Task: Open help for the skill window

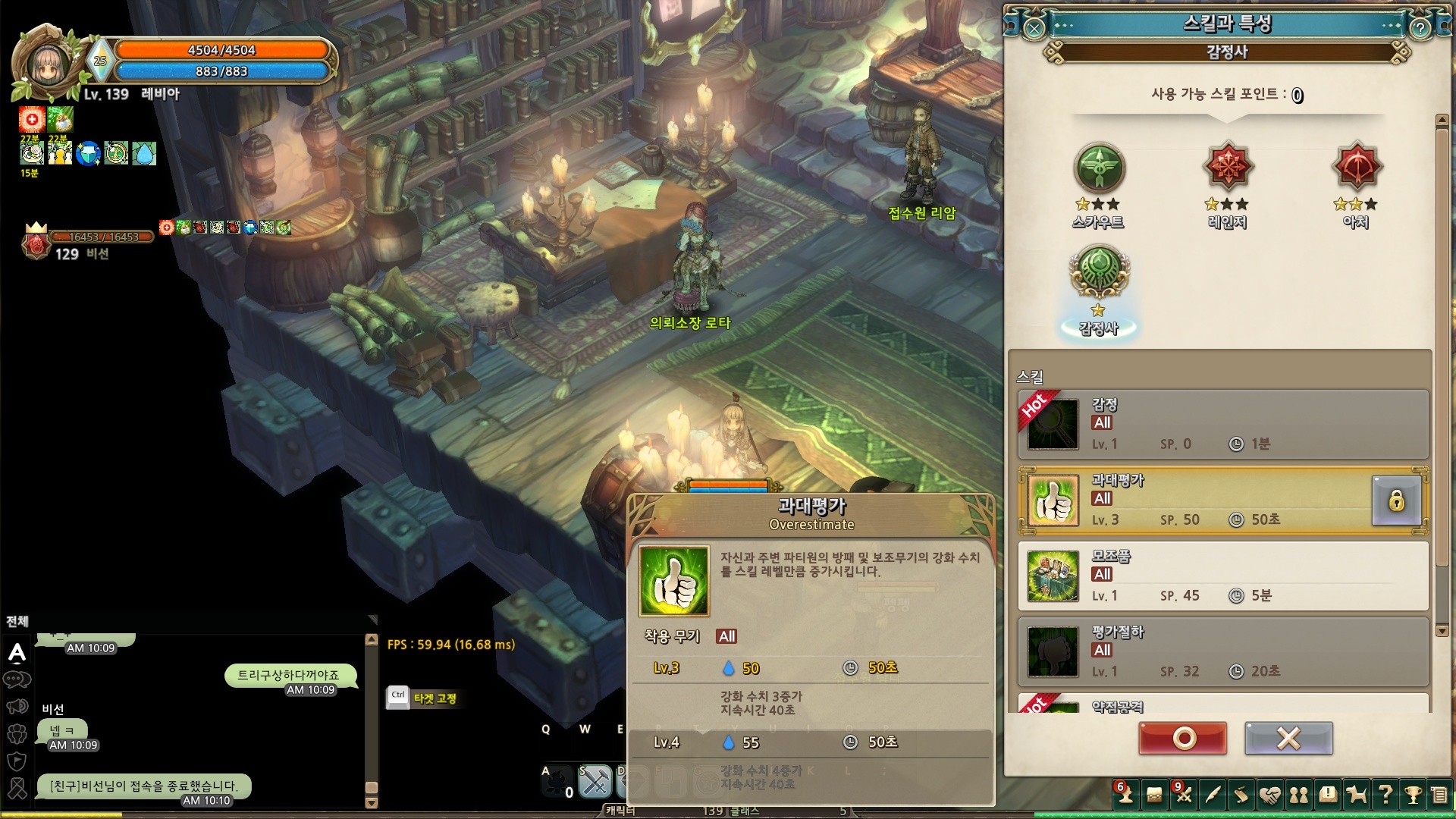Action: coord(1420,29)
